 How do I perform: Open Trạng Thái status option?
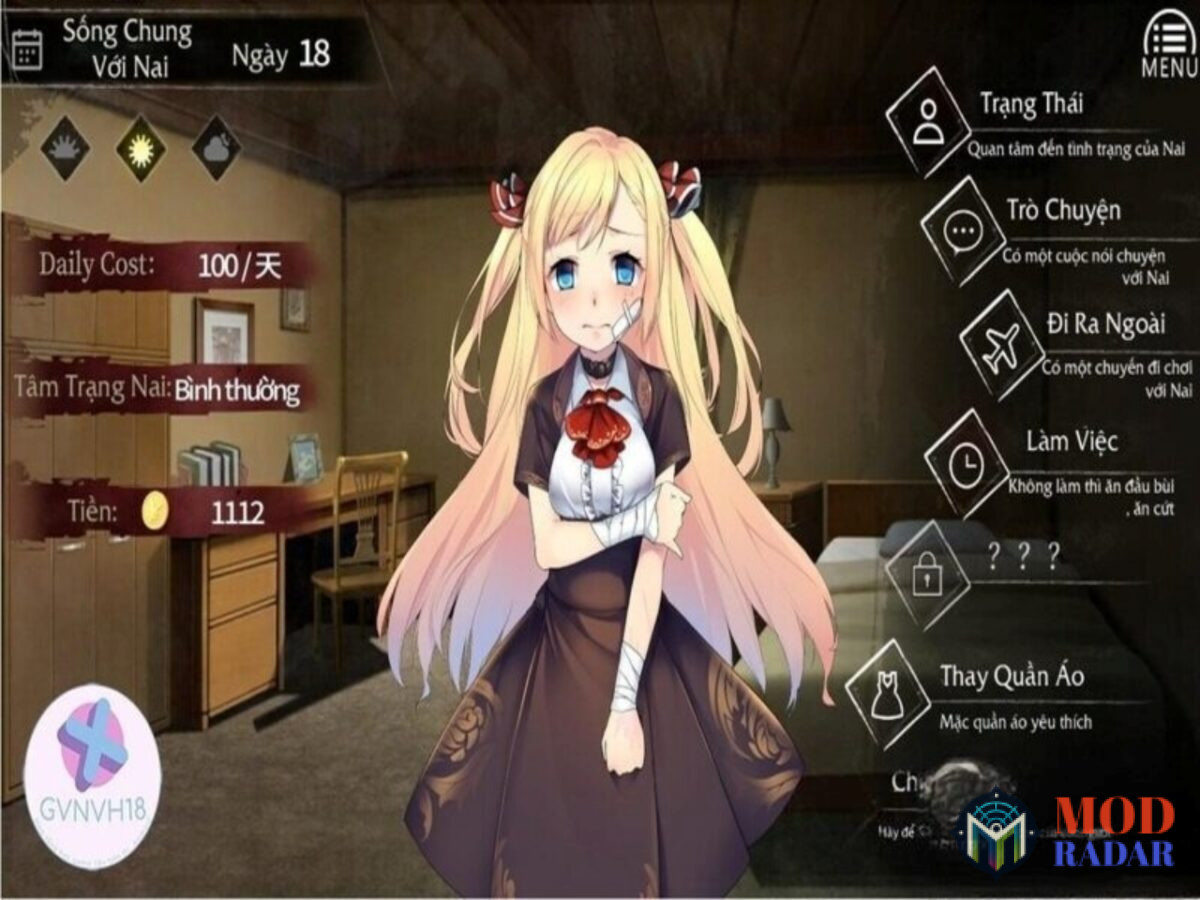928,122
